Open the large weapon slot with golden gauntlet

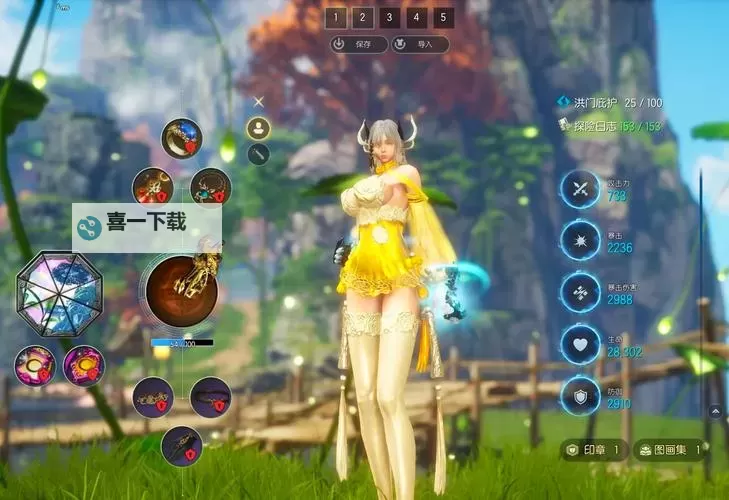(182, 290)
